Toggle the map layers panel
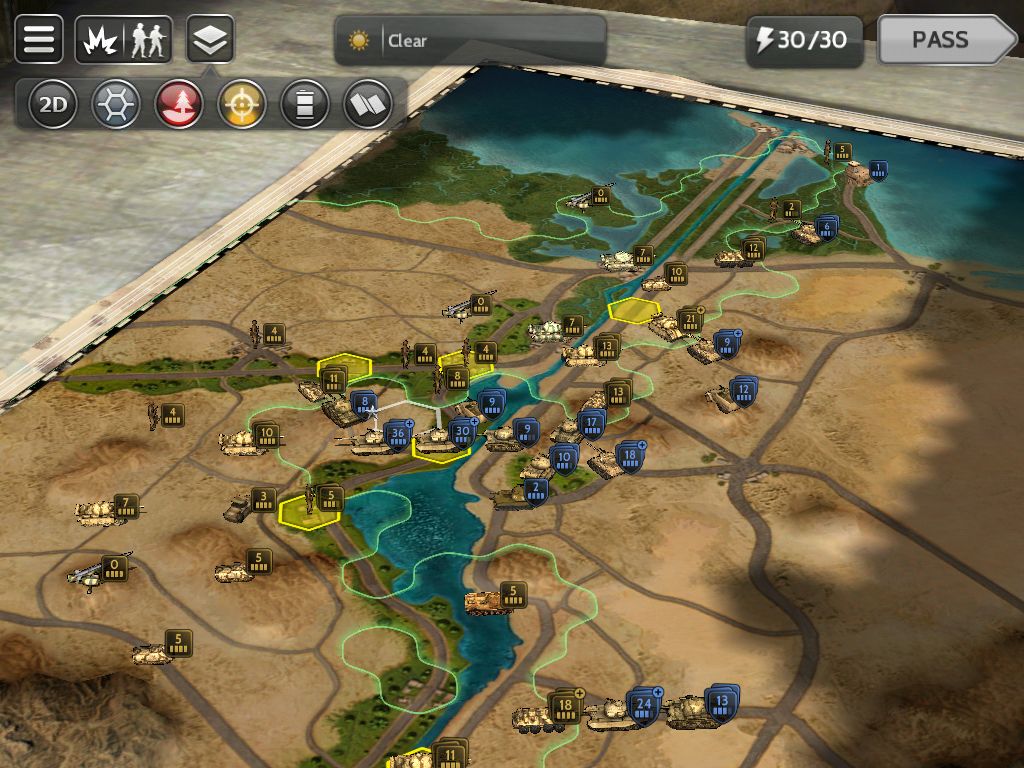Viewport: 1024px width, 768px height. (210, 40)
